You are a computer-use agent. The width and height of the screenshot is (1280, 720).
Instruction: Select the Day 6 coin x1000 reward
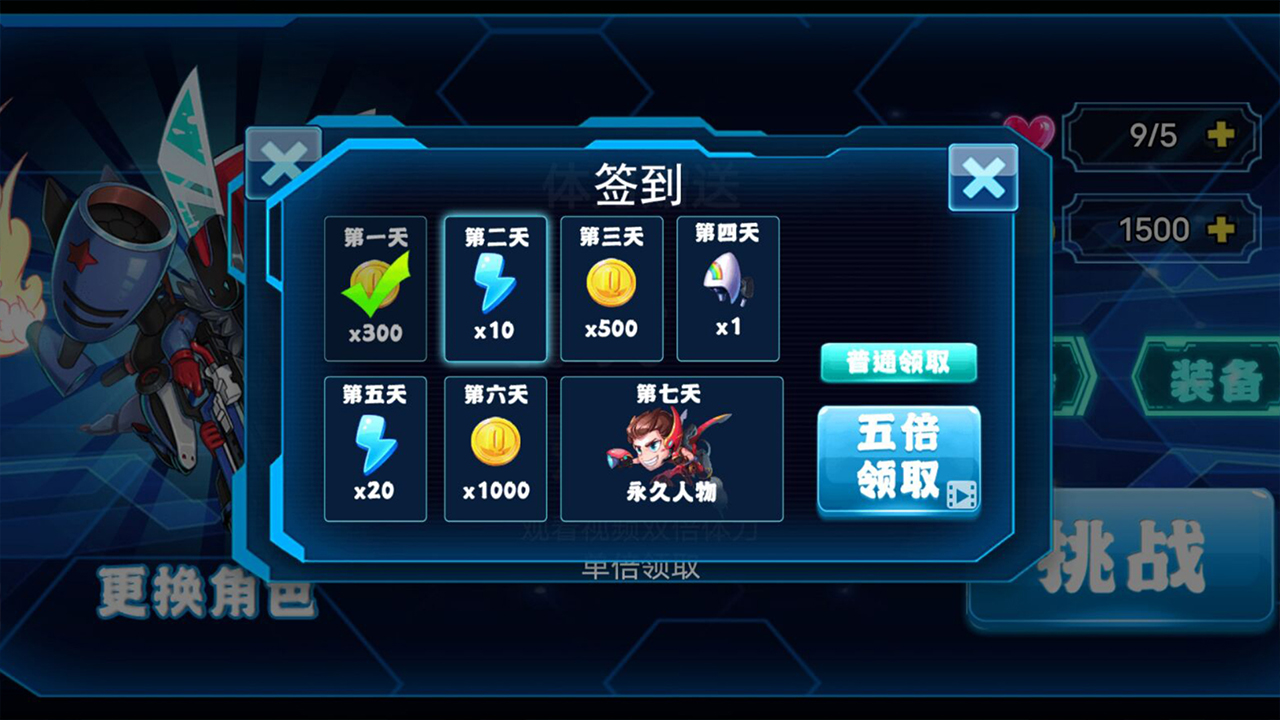[495, 447]
